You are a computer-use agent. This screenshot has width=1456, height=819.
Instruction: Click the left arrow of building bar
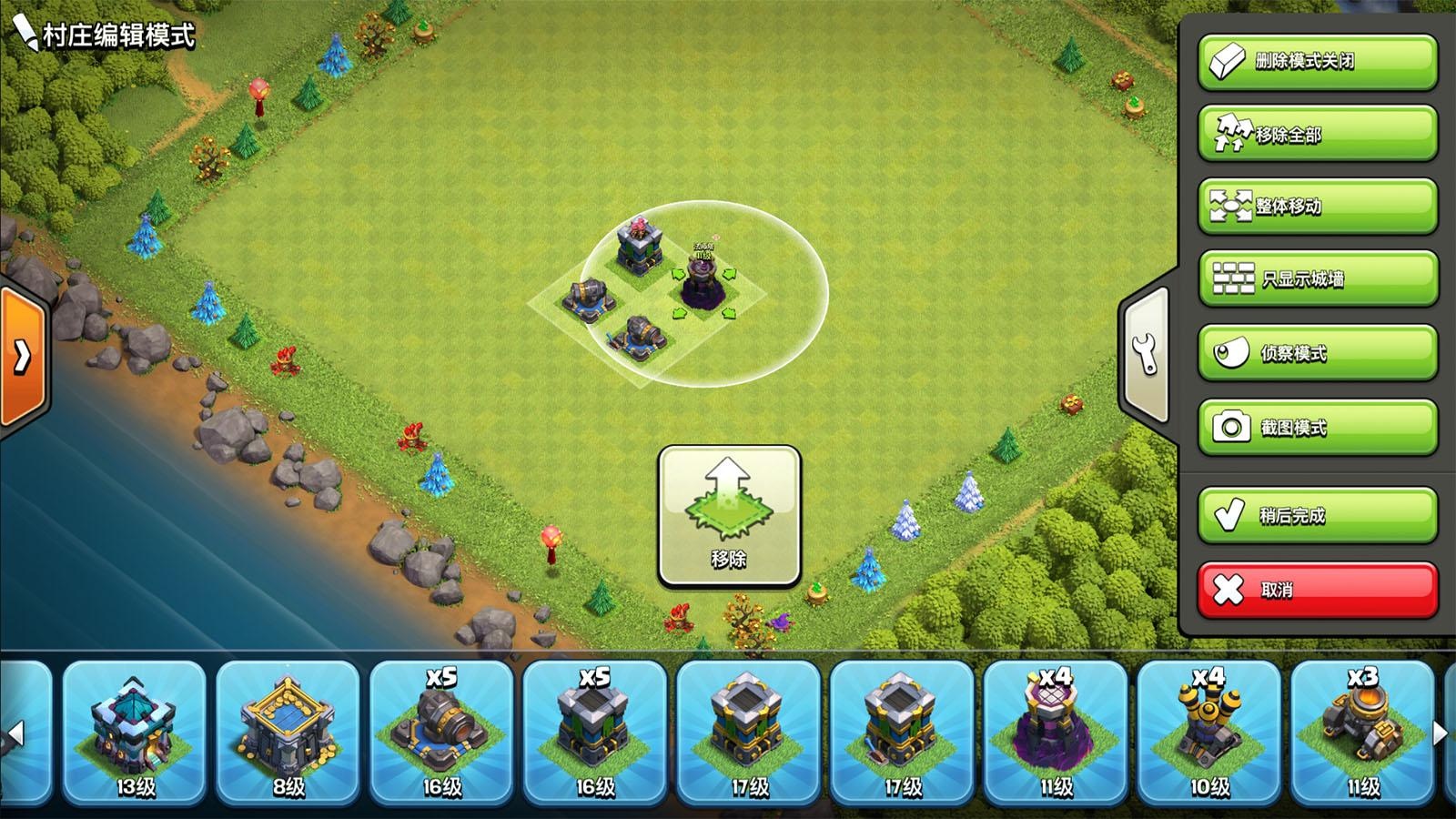pos(15,733)
